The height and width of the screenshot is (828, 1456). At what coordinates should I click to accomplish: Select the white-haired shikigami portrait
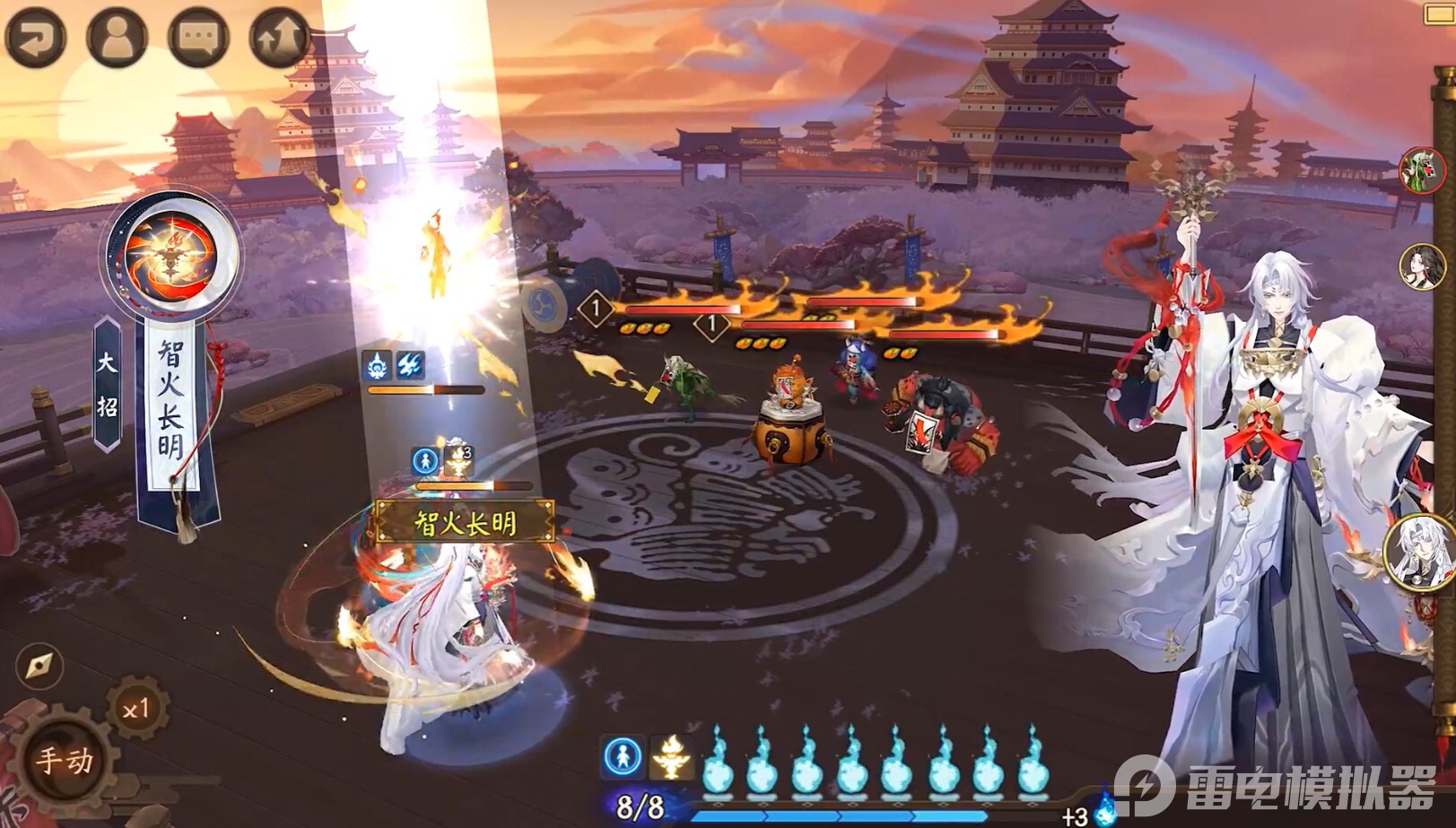pos(1421,550)
